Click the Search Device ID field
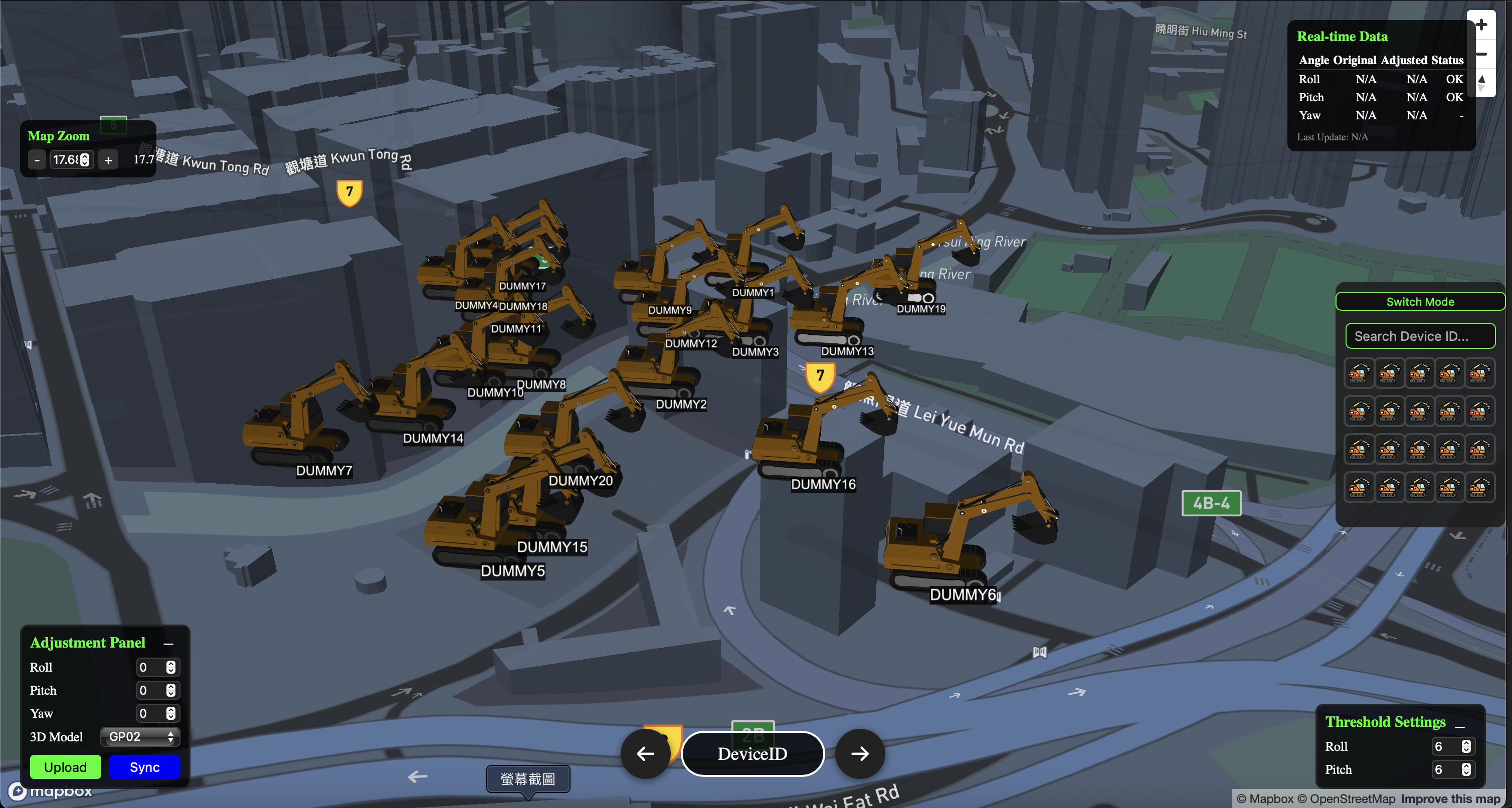 point(1419,336)
